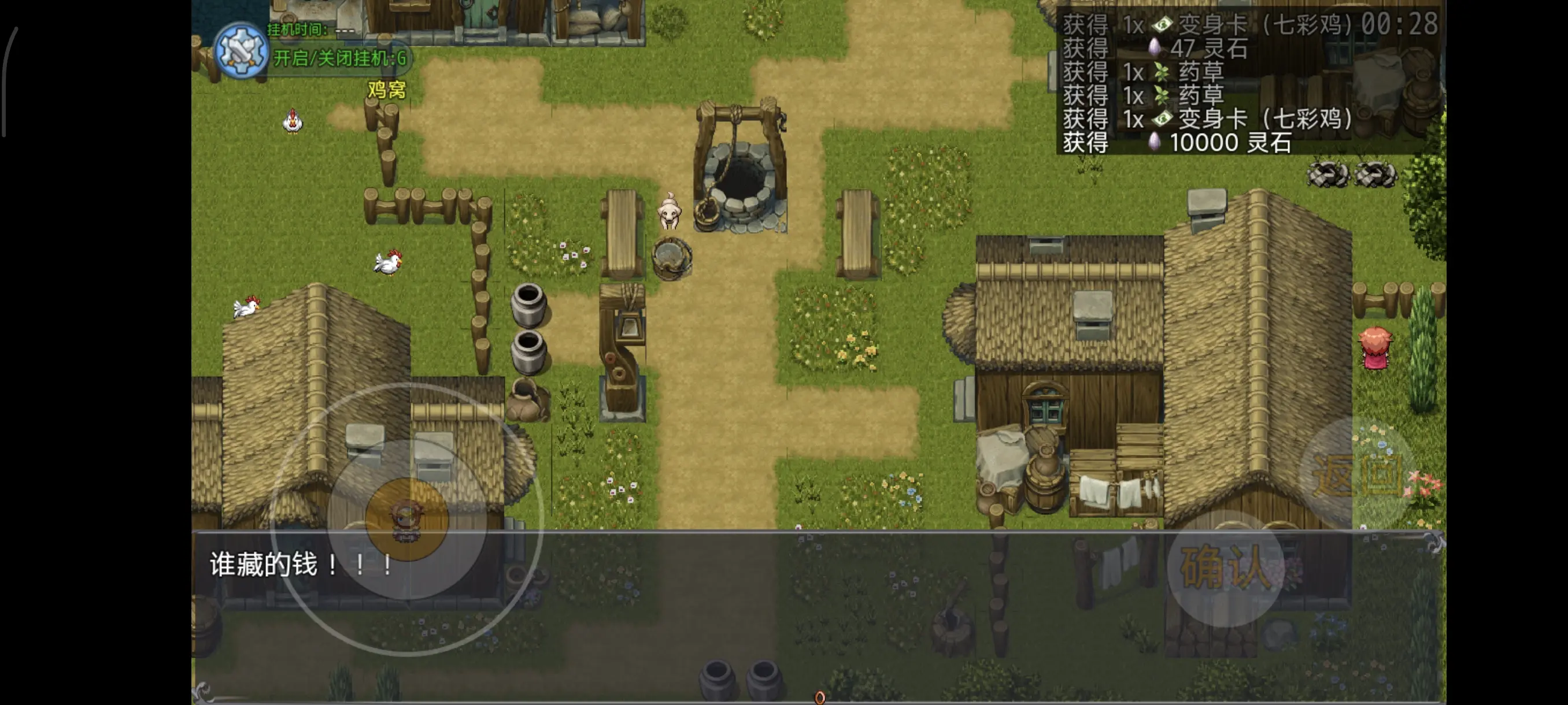Click the 开启/关闭挂机 toggle label
Viewport: 1568px width, 705px height.
(339, 58)
